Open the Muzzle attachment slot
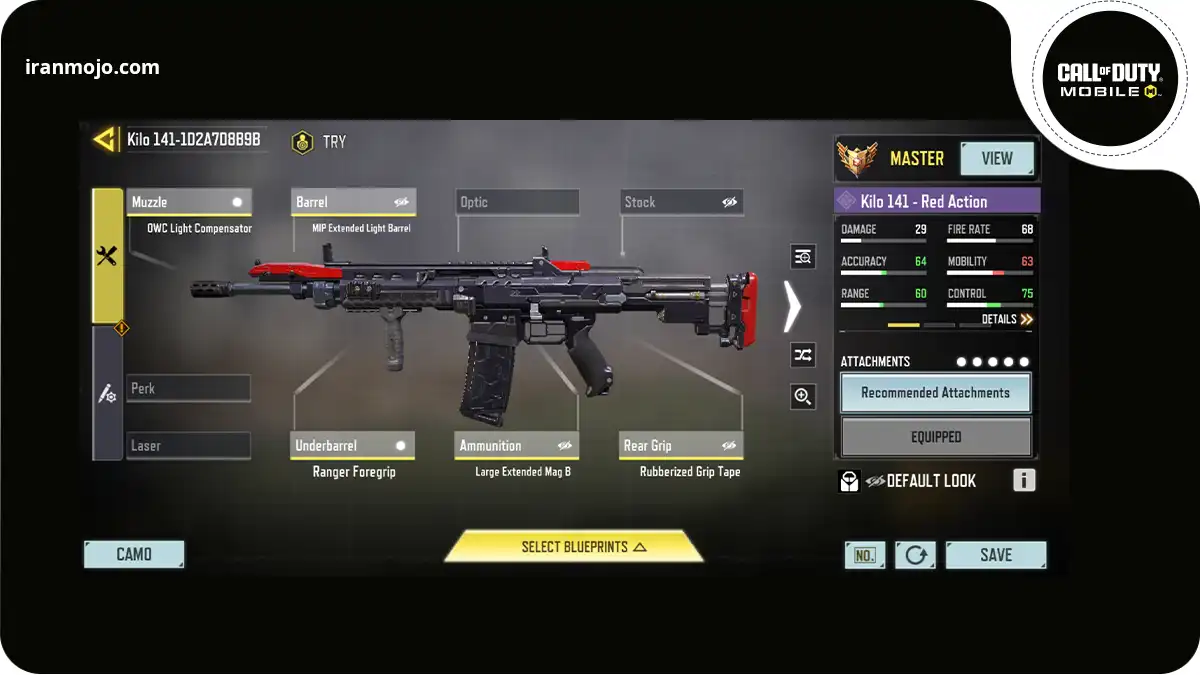Viewport: 1200px width, 675px height. click(x=189, y=202)
